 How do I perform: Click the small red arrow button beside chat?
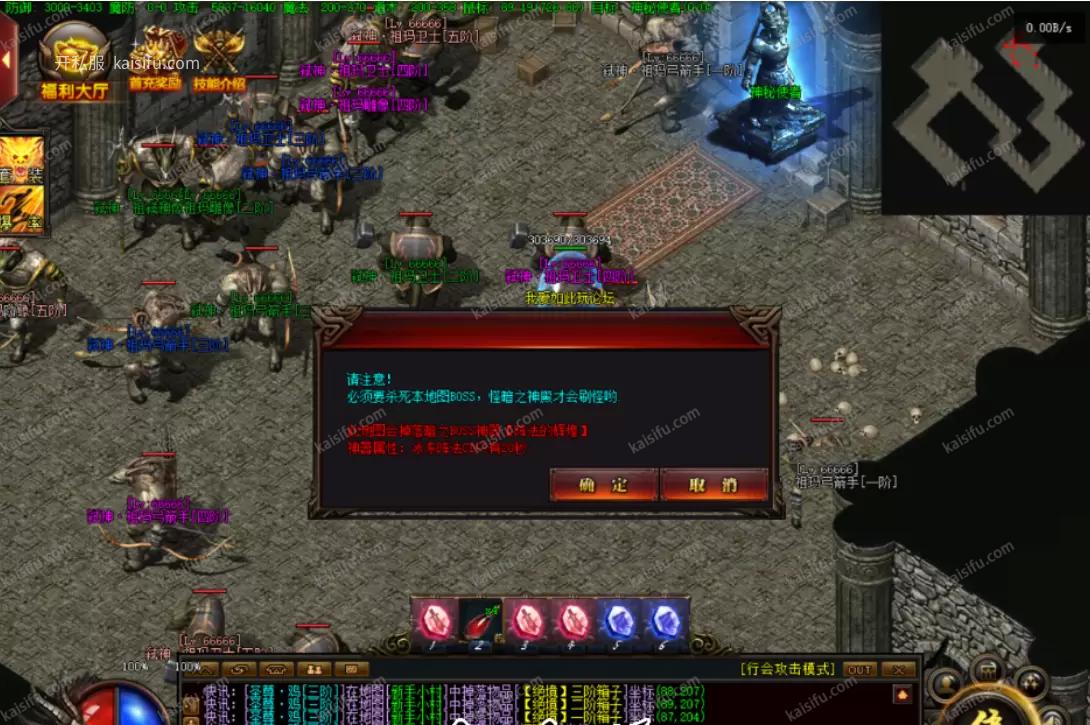pyautogui.click(x=903, y=694)
